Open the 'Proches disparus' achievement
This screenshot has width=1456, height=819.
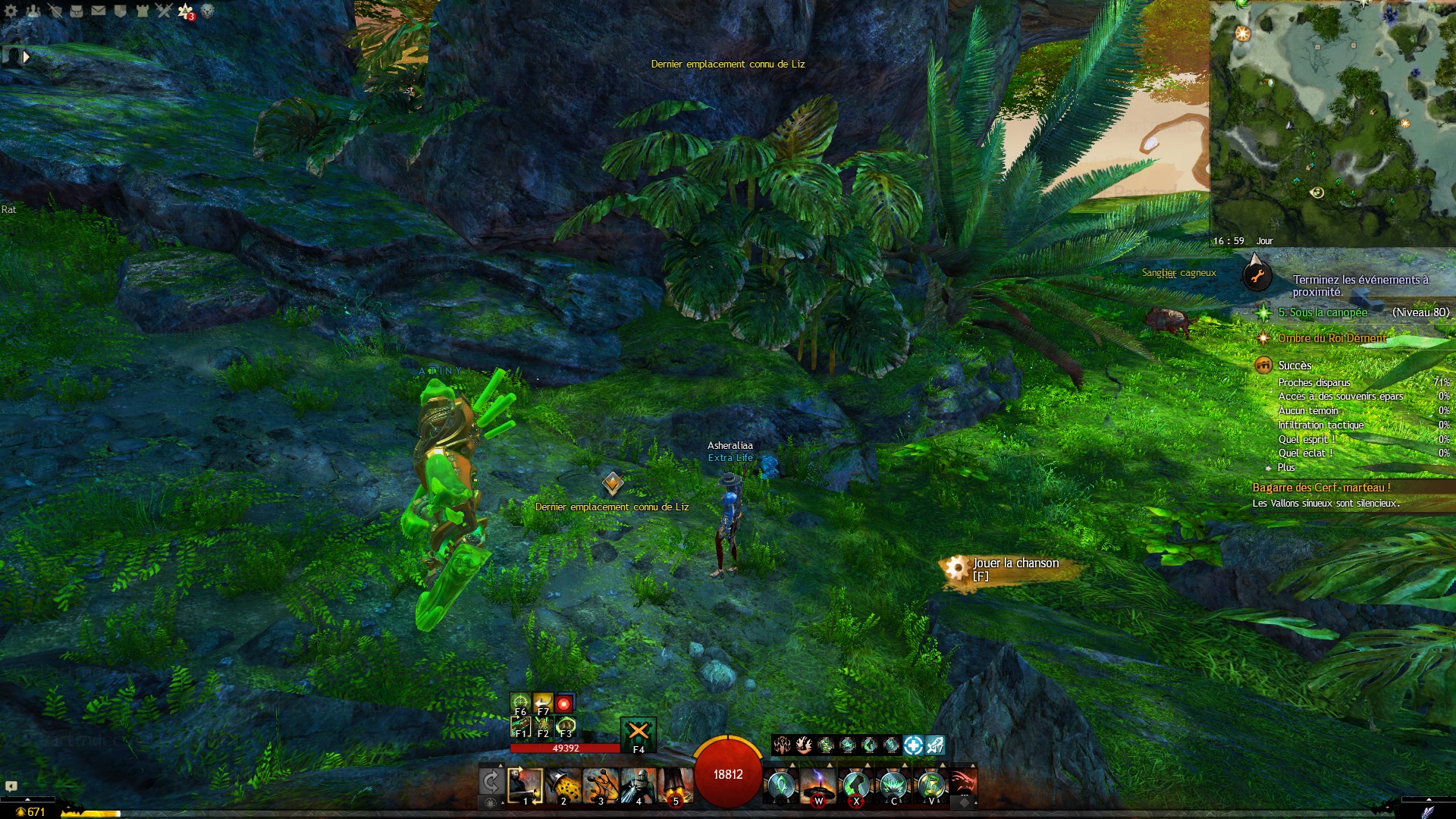[x=1313, y=383]
